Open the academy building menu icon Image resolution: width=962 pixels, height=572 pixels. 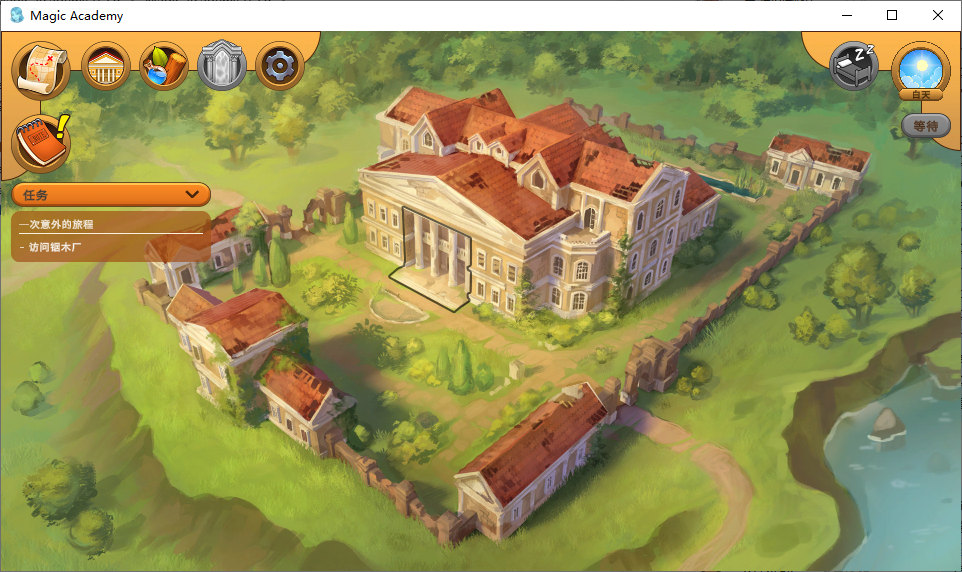(x=106, y=67)
